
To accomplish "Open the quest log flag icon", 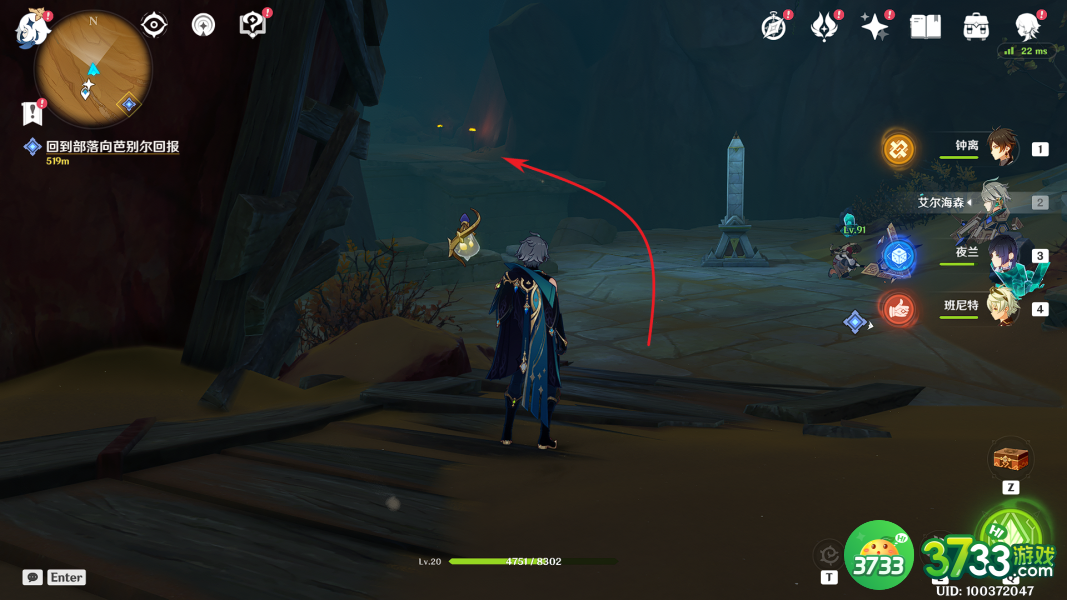I will tap(31, 113).
